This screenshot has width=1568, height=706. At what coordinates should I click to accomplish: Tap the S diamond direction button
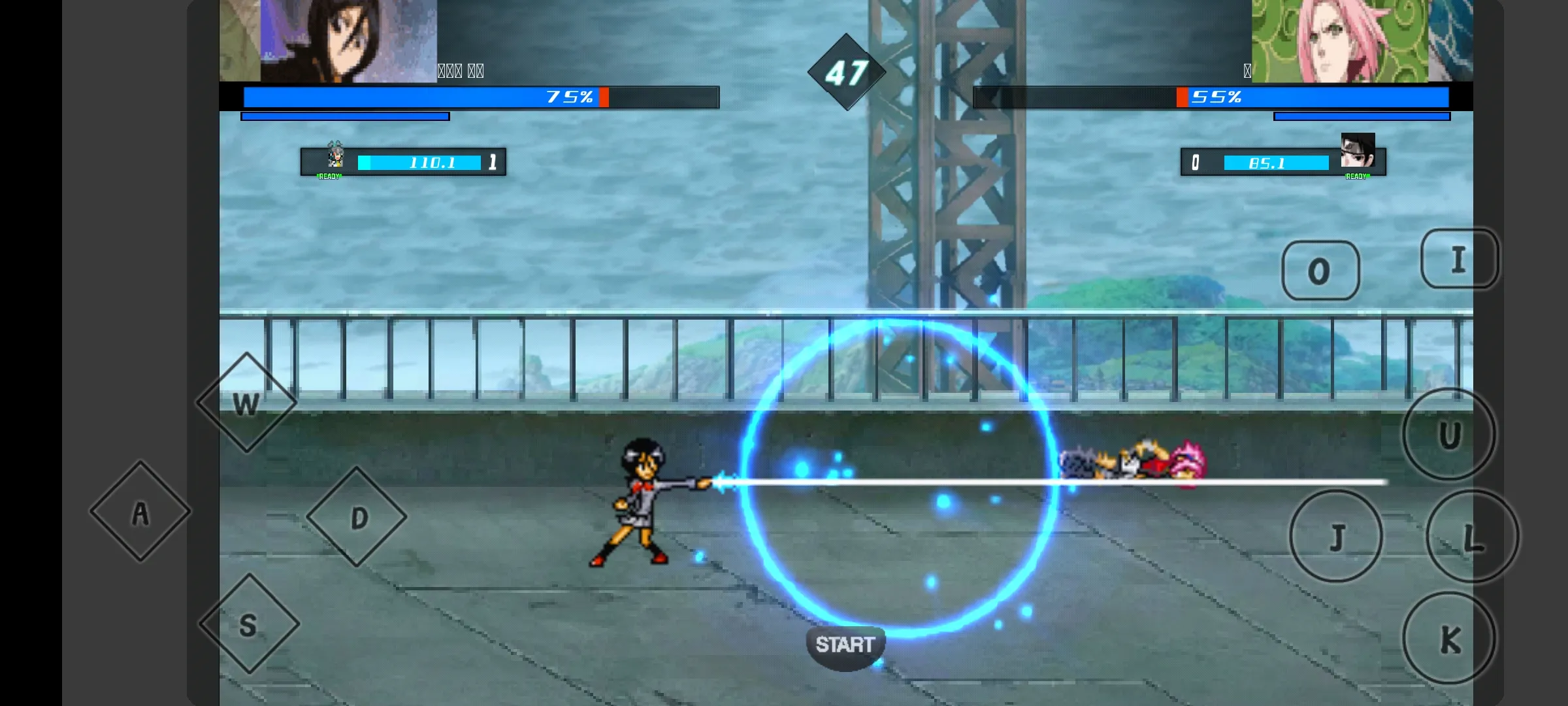pyautogui.click(x=249, y=624)
